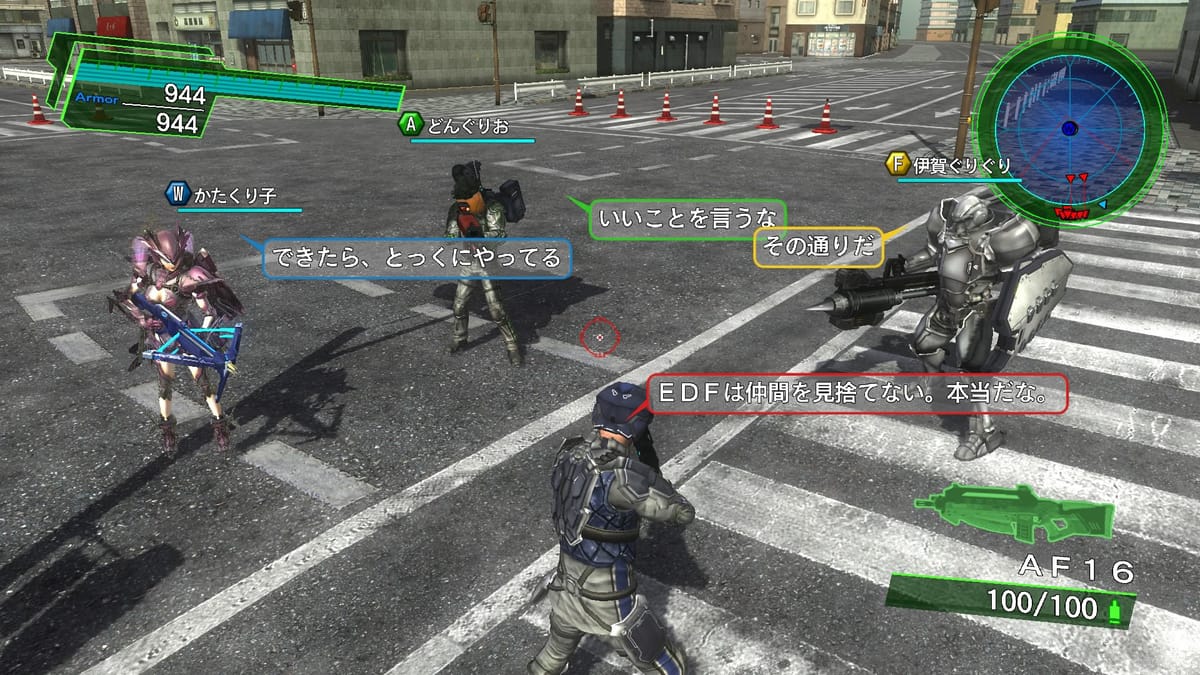Click the circular radar minimap
The image size is (1200, 675).
(1069, 128)
